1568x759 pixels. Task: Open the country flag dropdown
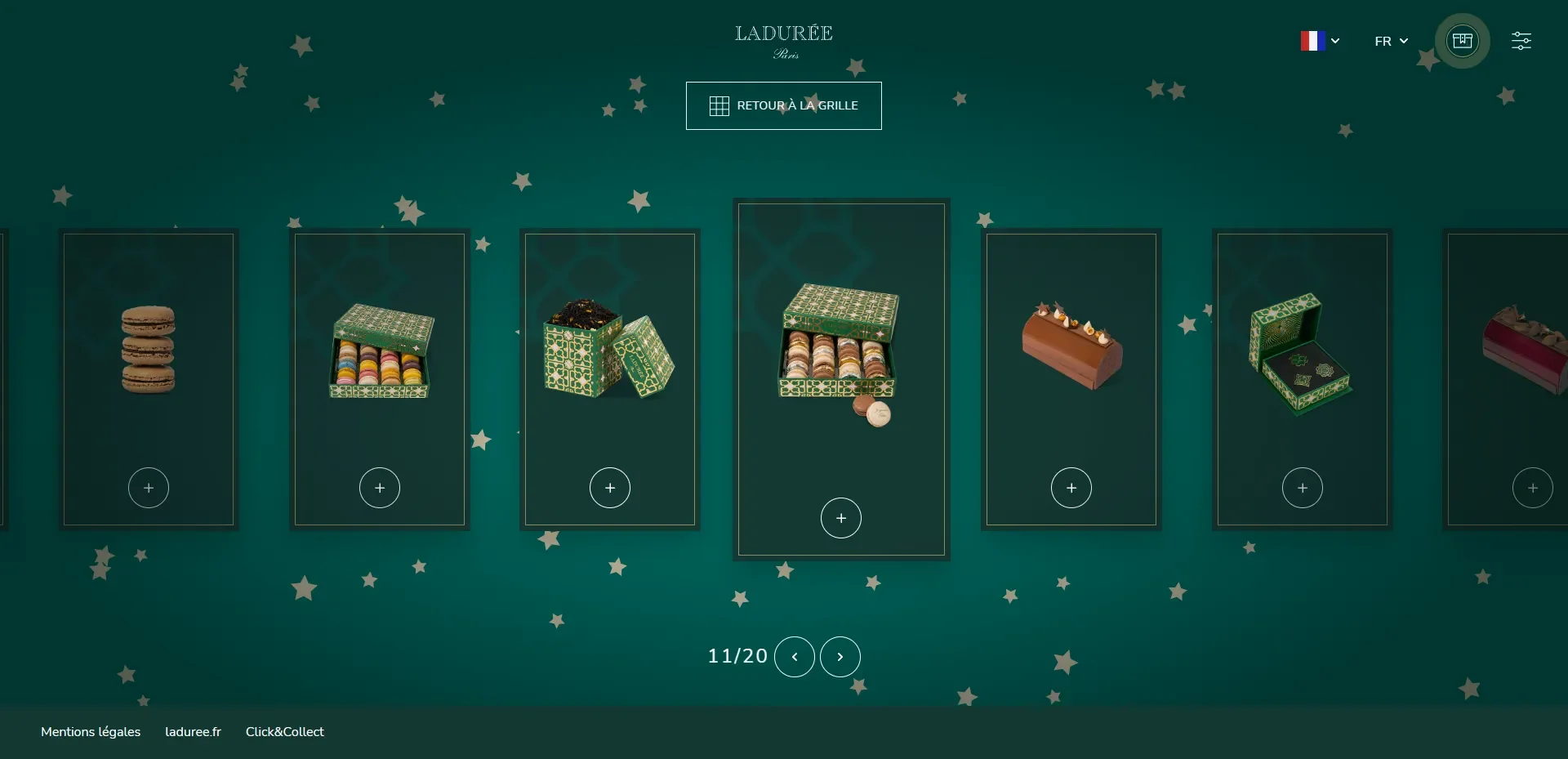point(1320,41)
